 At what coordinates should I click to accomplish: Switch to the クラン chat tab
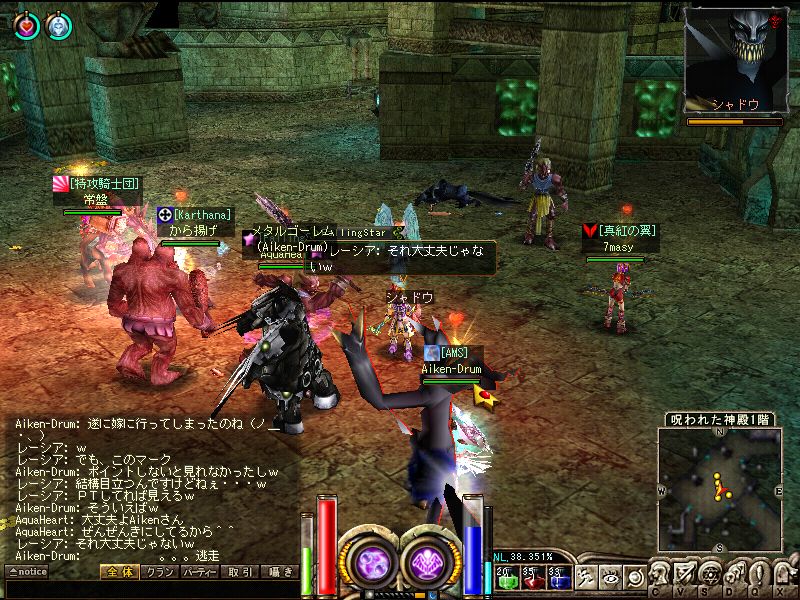tap(157, 572)
